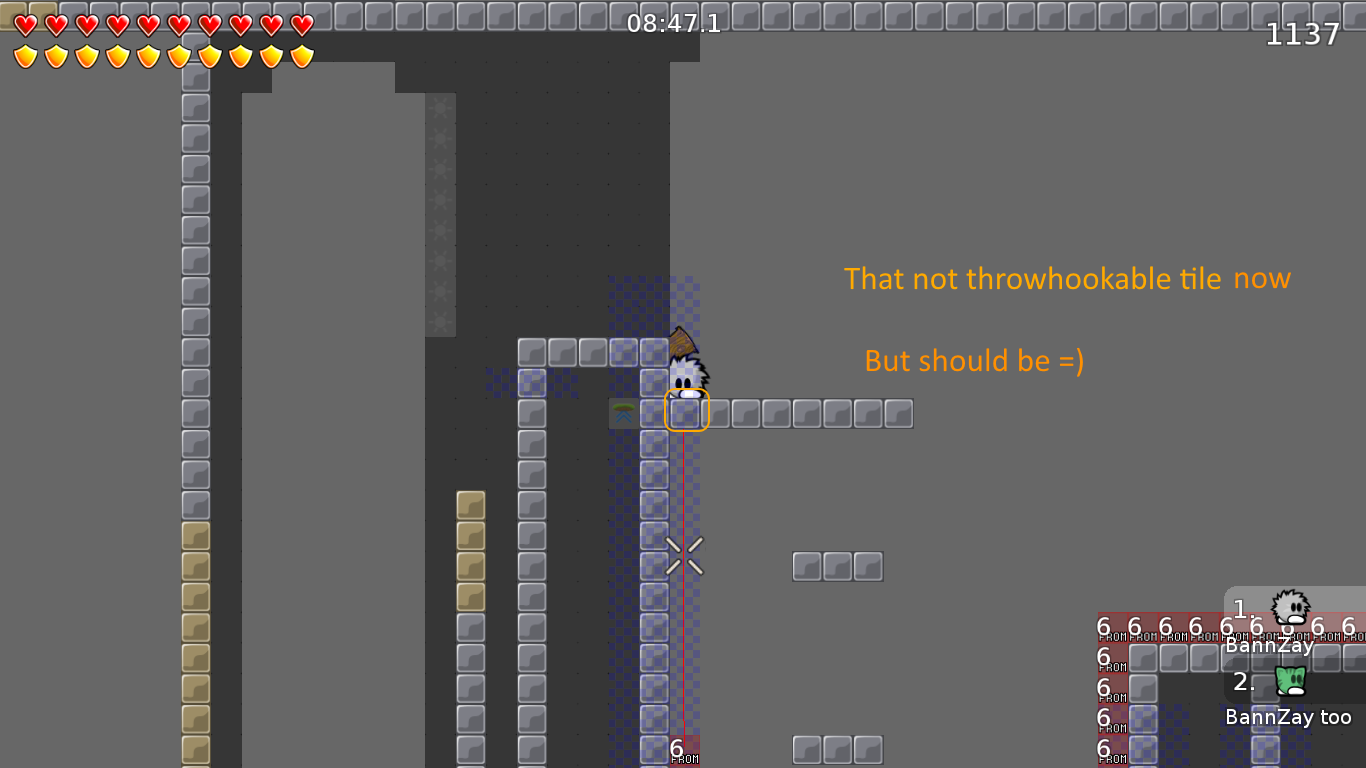Click BannZay's grey tee avatar in the scoreboard
The width and height of the screenshot is (1366, 768).
[x=1288, y=607]
